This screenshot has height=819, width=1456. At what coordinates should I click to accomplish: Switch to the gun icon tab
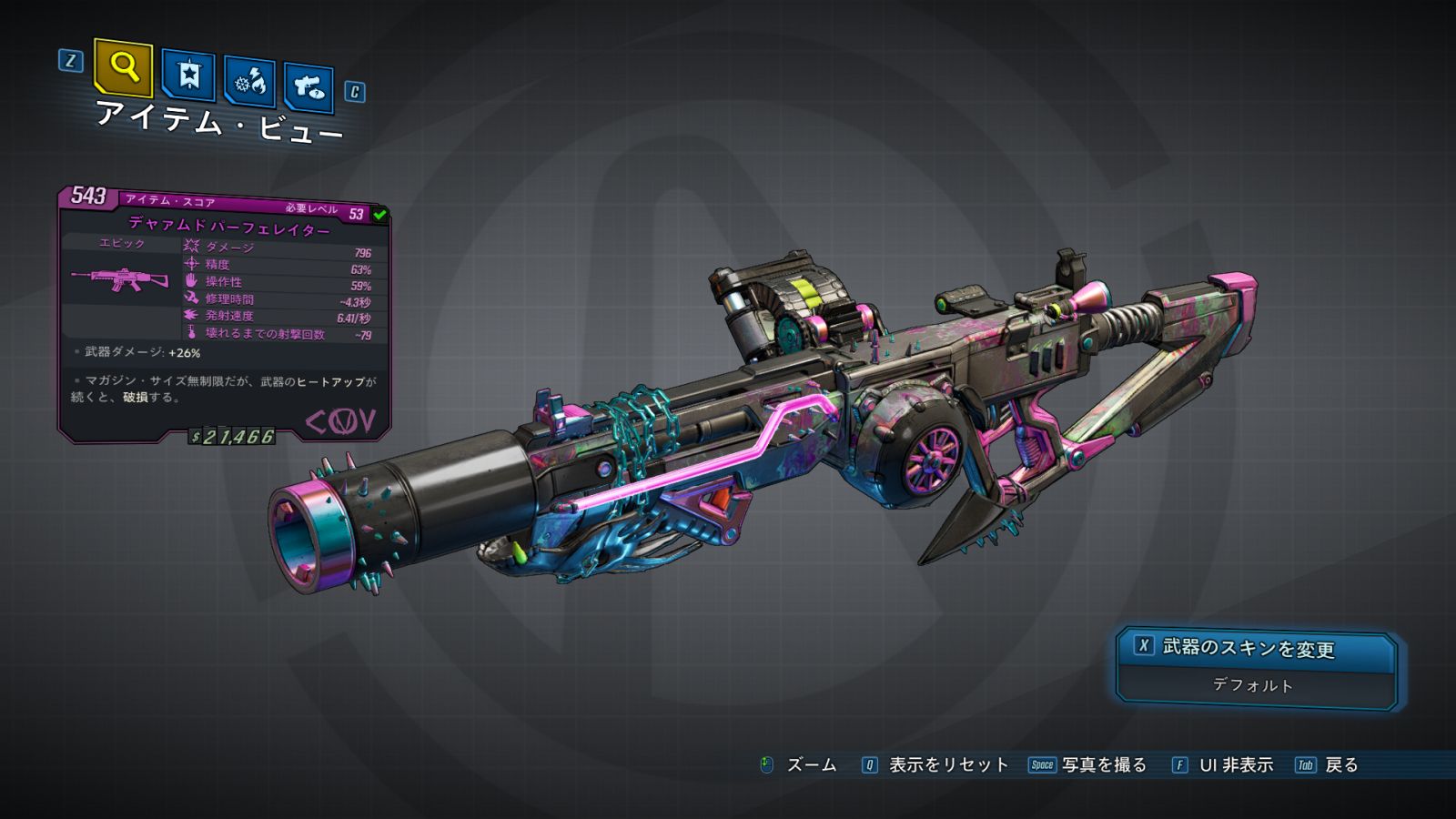[x=308, y=87]
